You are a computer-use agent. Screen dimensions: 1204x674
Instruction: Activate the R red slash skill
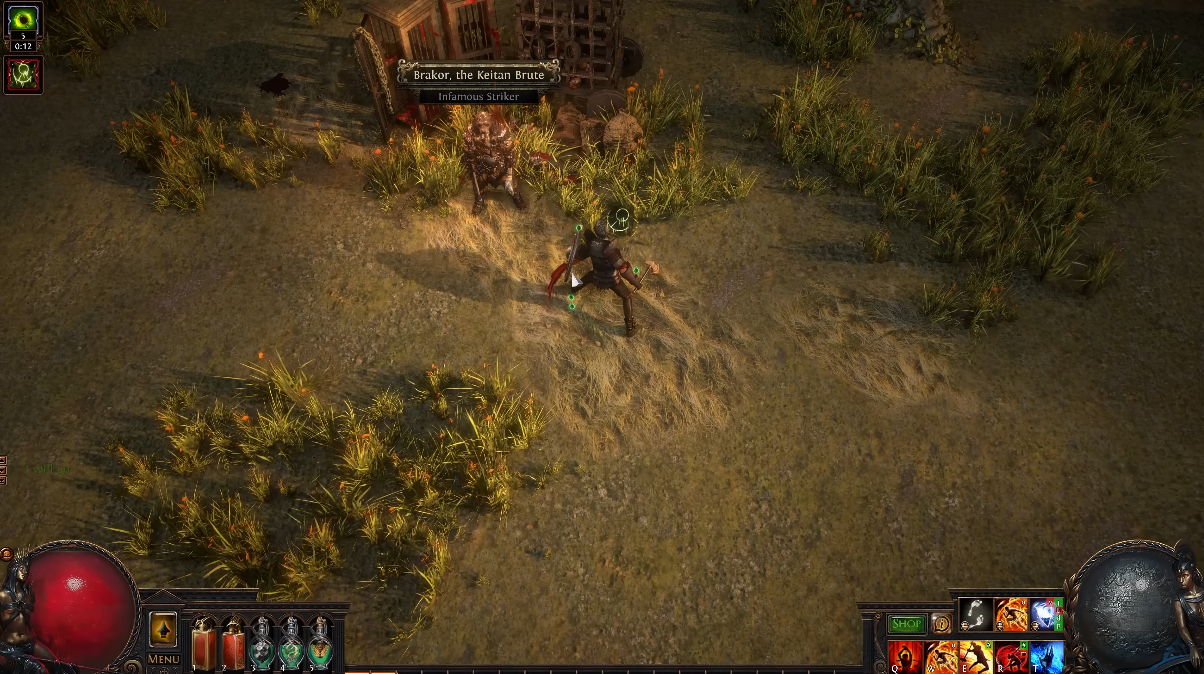1011,657
